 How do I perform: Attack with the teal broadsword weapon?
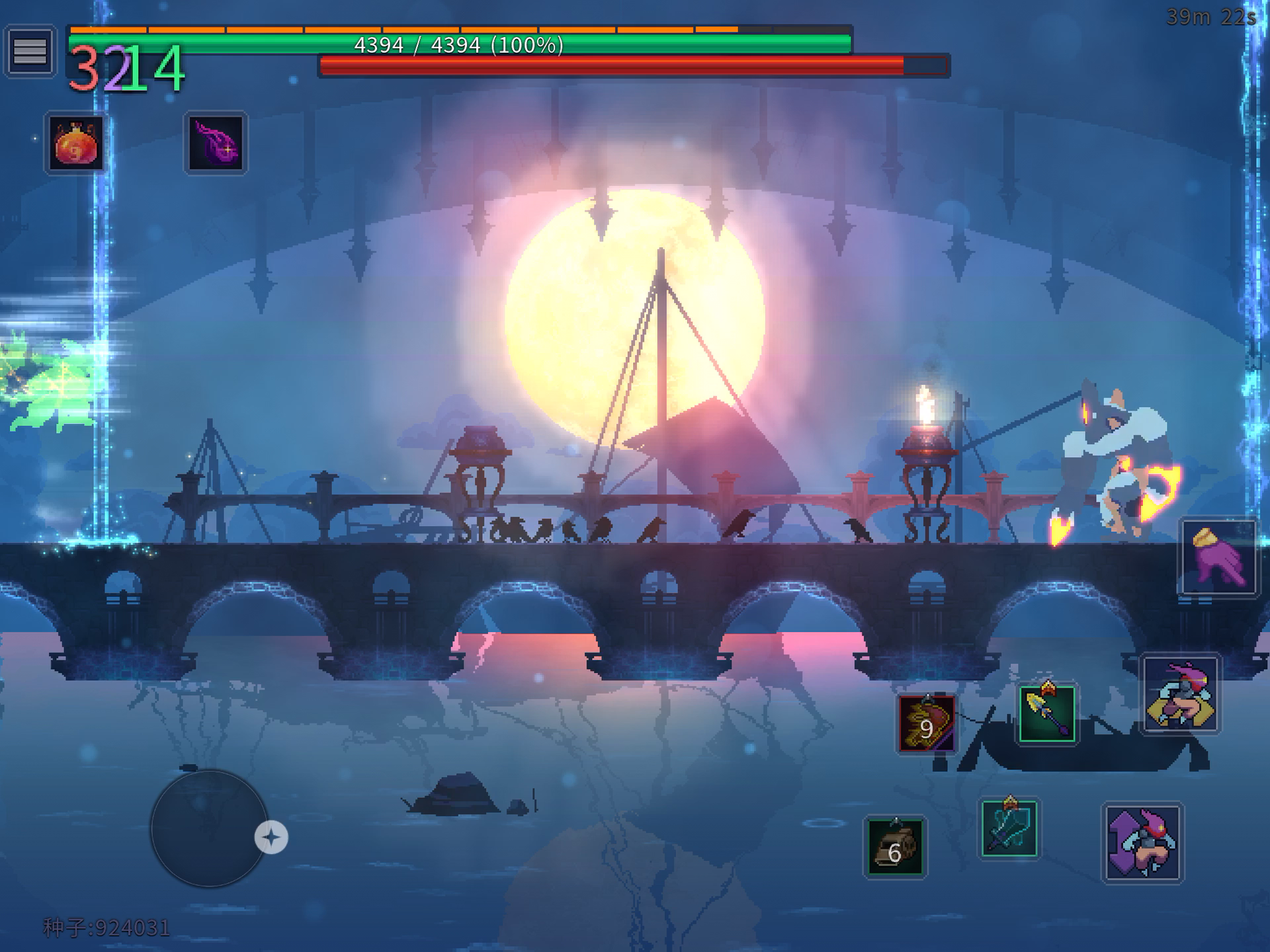coord(1009,828)
